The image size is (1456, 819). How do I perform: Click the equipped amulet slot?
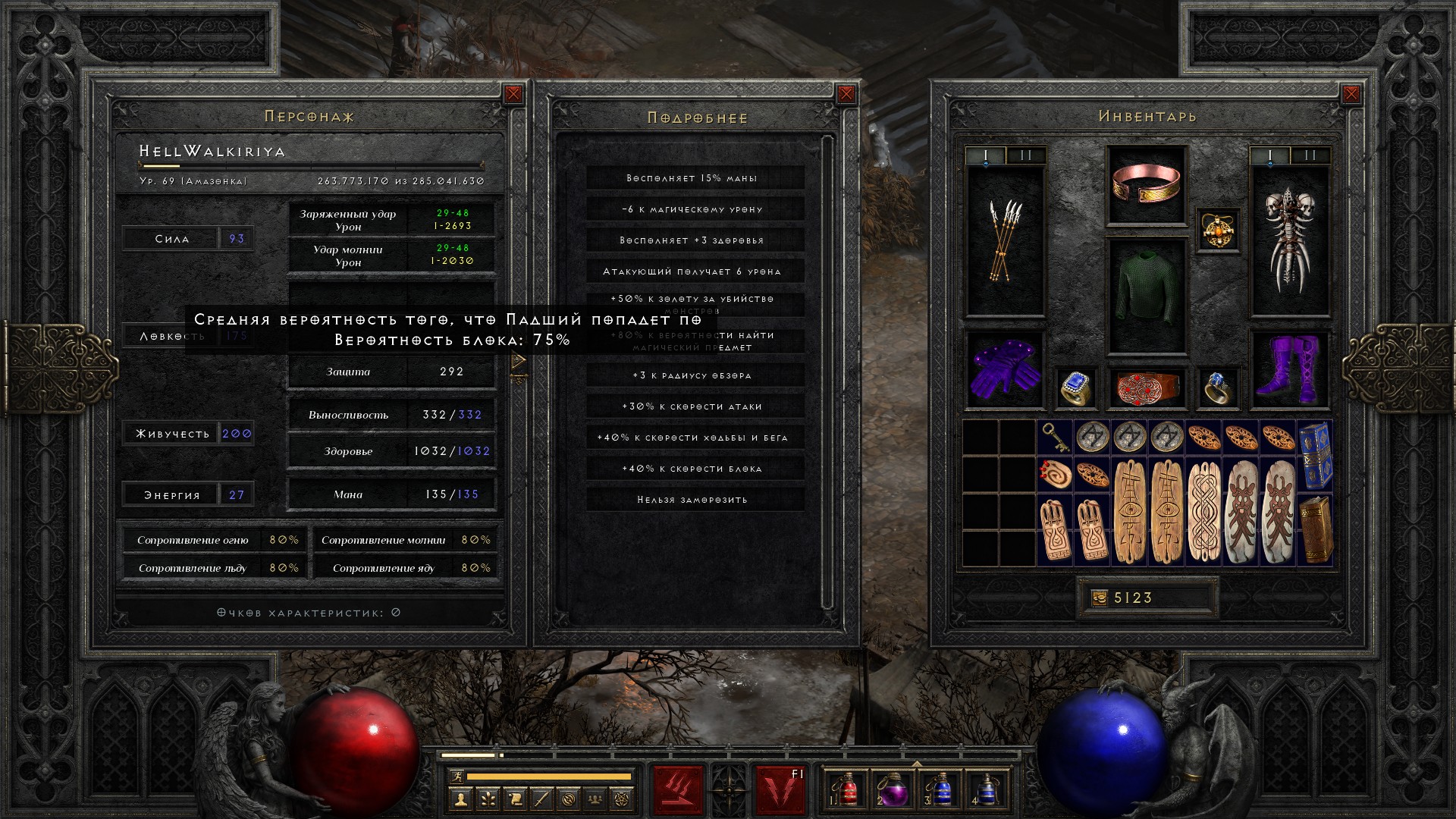1218,229
